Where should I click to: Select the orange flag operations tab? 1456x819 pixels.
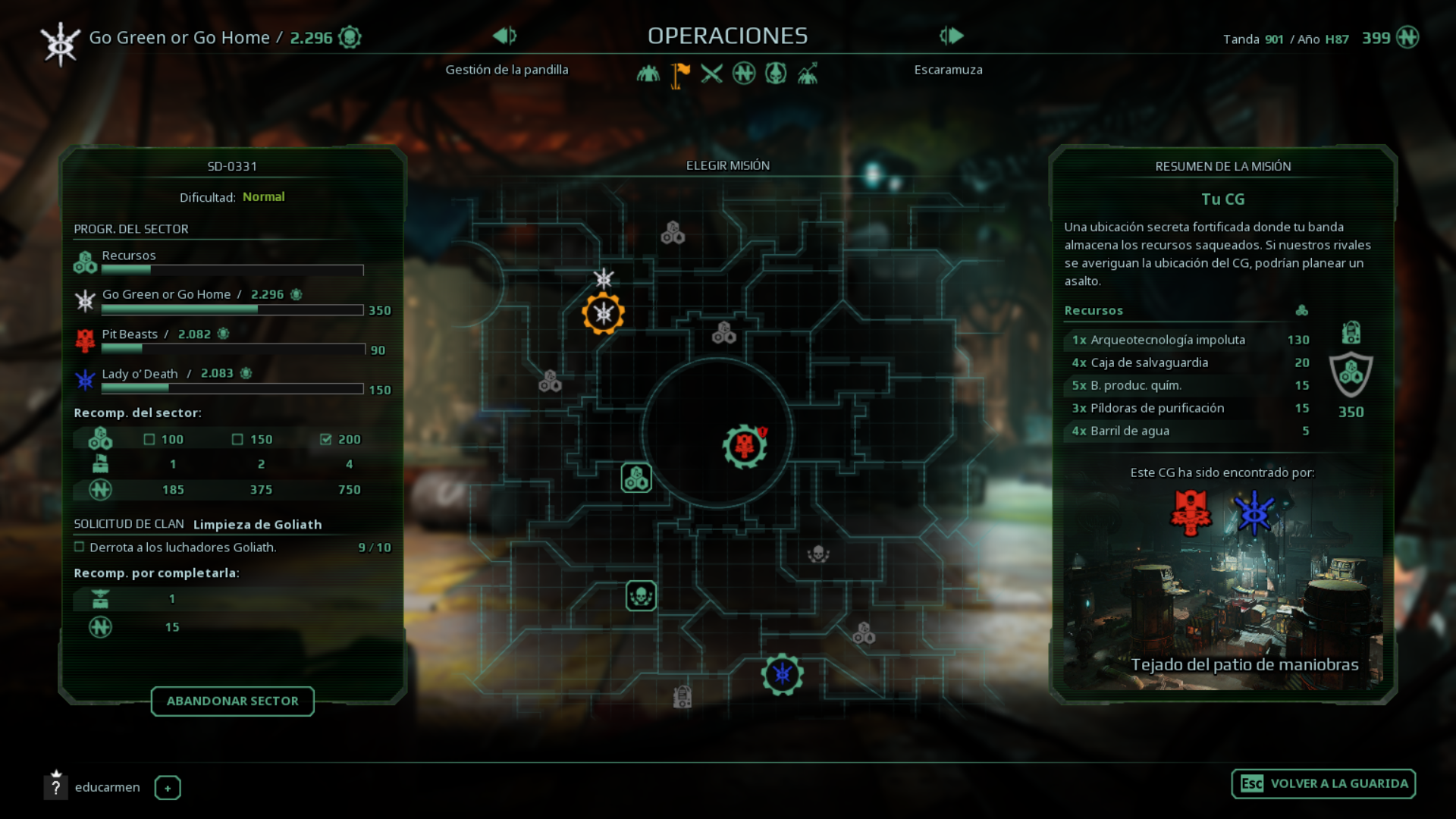click(680, 74)
